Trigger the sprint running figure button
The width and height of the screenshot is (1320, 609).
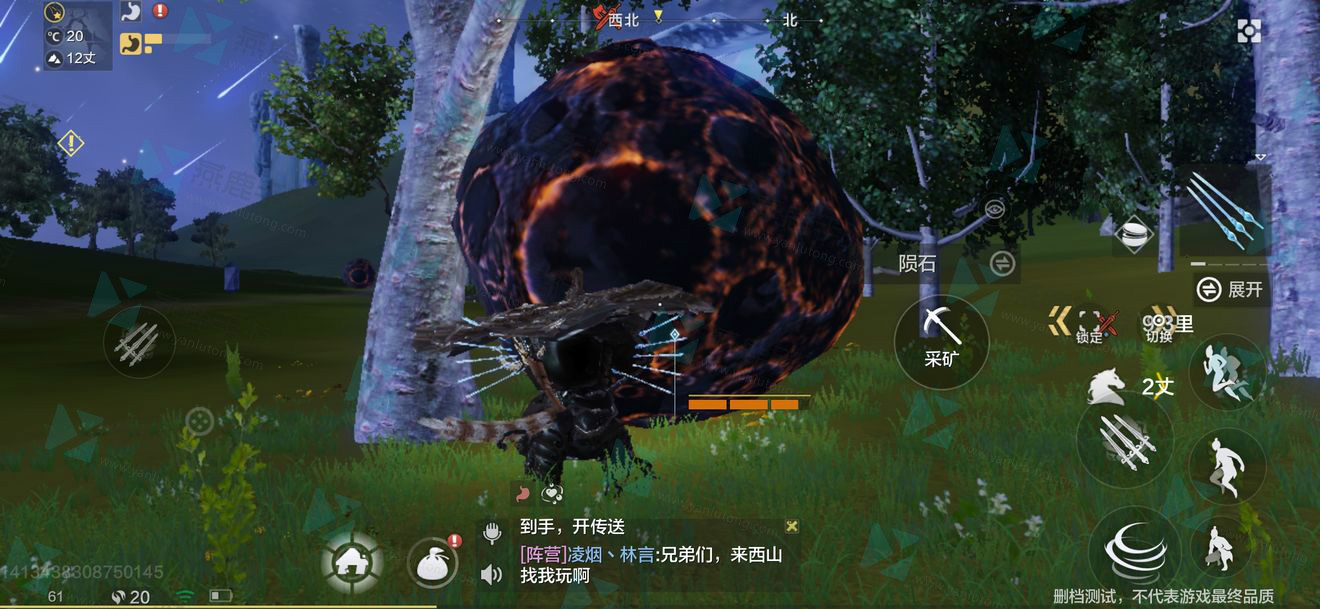pyautogui.click(x=1226, y=371)
